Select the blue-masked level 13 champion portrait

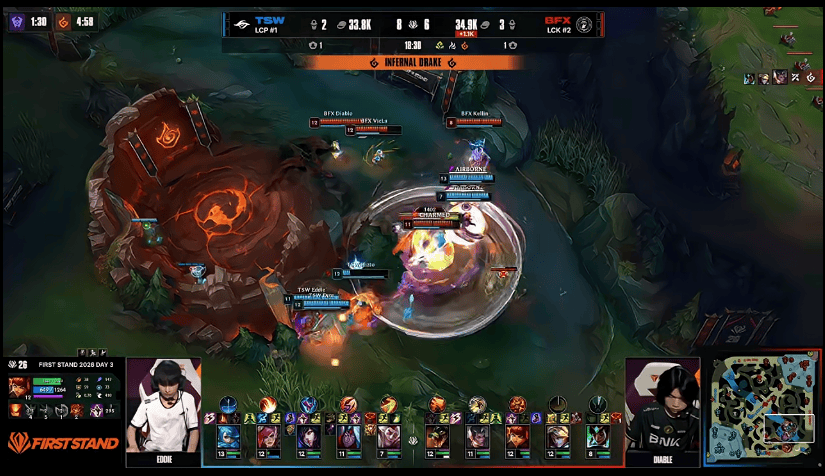pyautogui.click(x=227, y=437)
